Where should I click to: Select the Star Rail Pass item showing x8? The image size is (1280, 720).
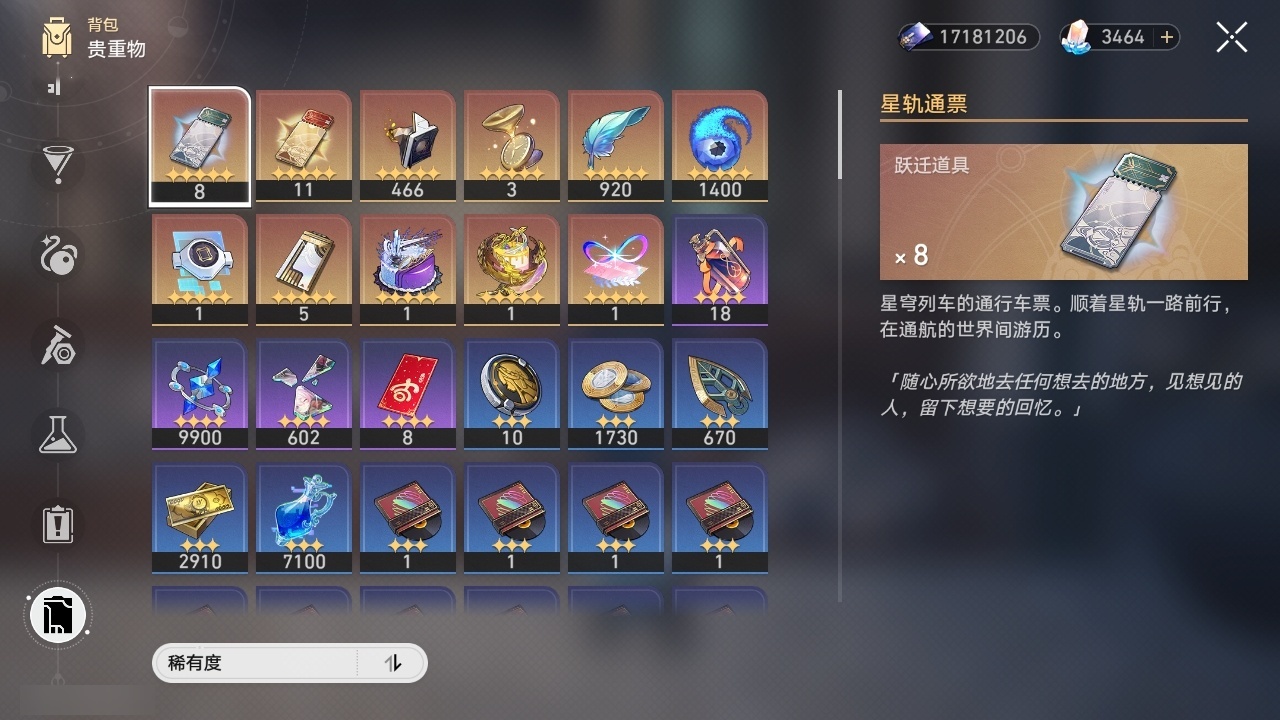199,145
